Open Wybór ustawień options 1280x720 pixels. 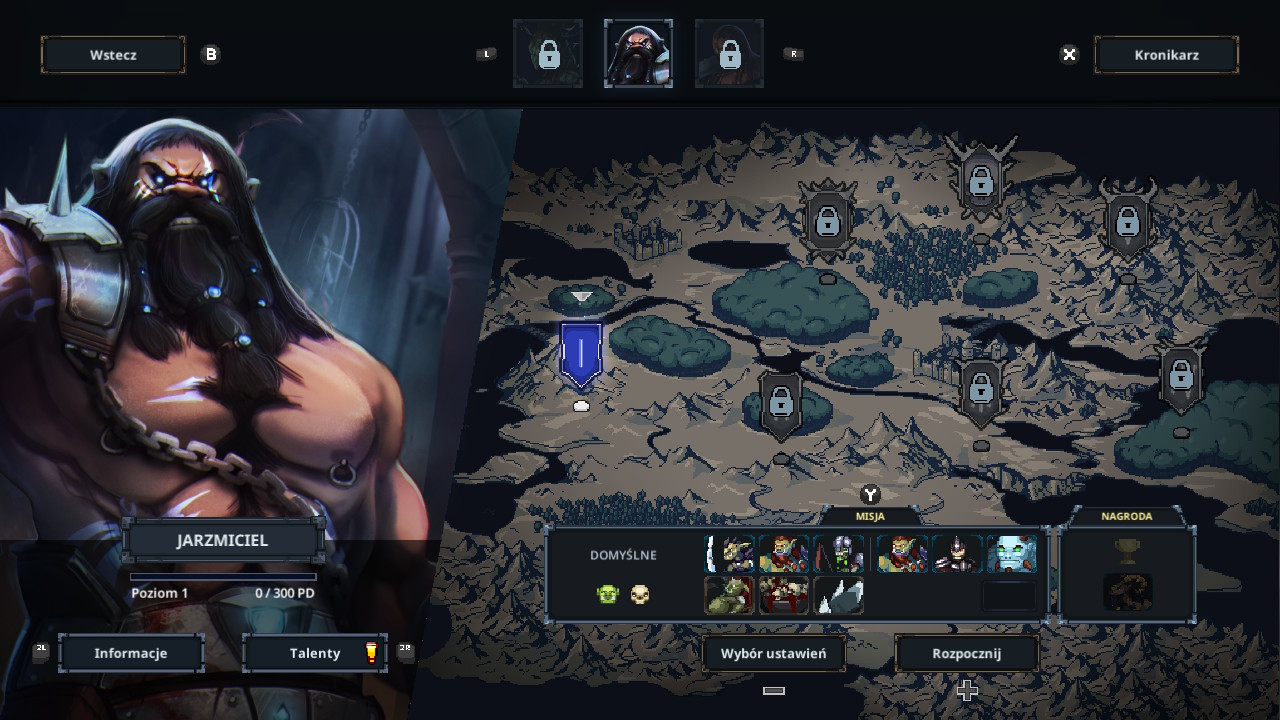[x=774, y=653]
